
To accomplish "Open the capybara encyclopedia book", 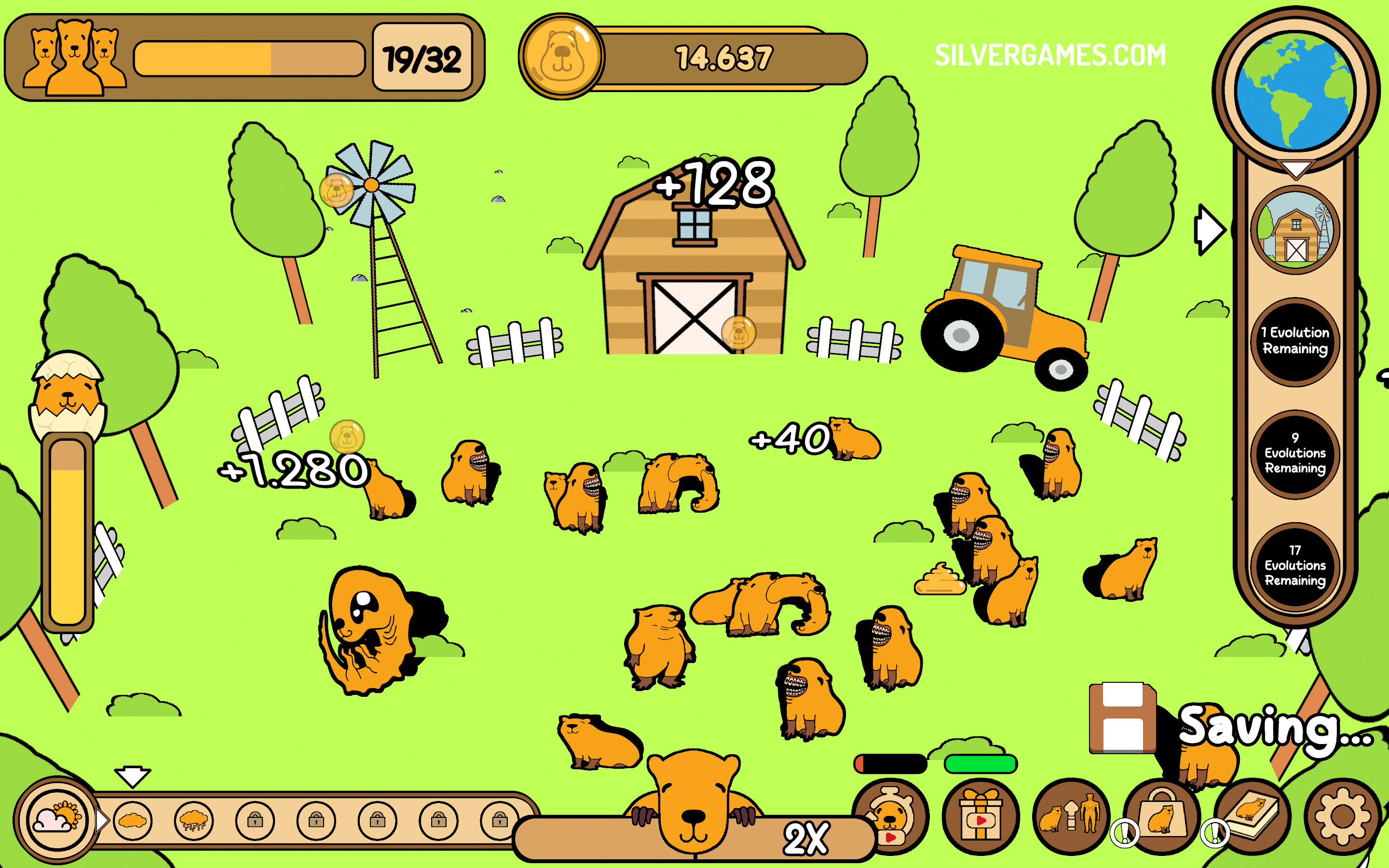I will click(x=1253, y=817).
